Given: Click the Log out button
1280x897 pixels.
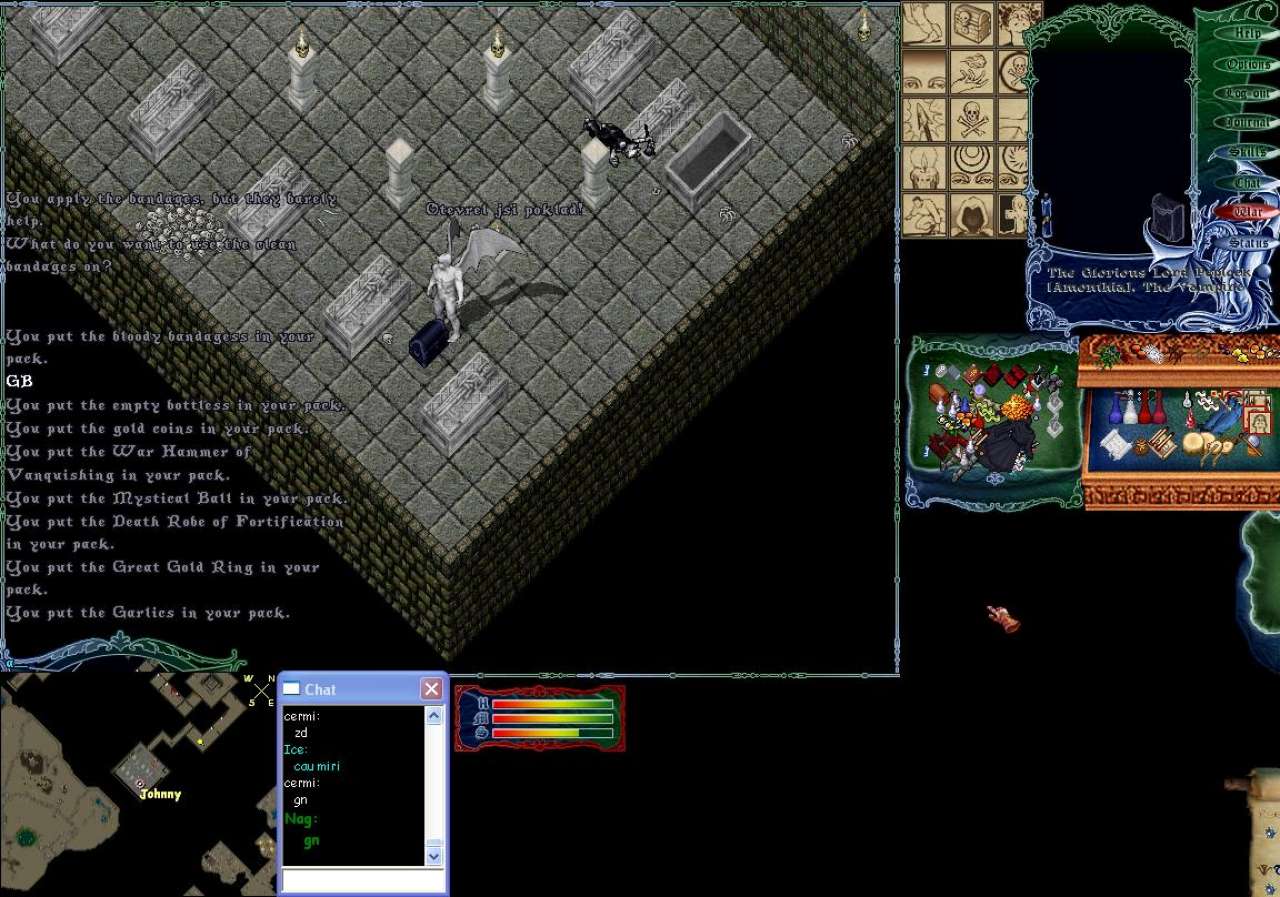Looking at the screenshot, I should pyautogui.click(x=1247, y=93).
